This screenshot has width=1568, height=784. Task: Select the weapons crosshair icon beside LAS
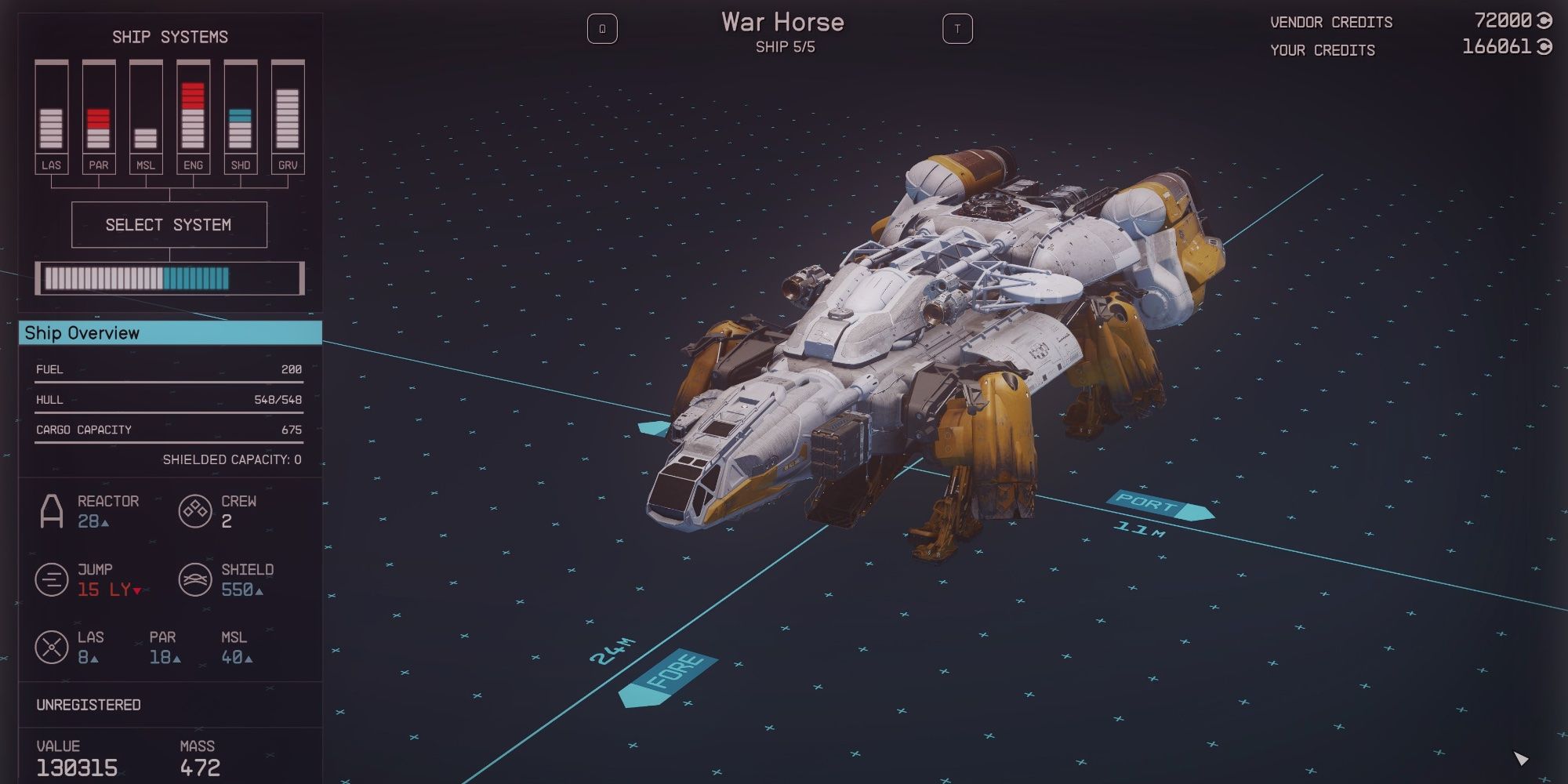(52, 646)
